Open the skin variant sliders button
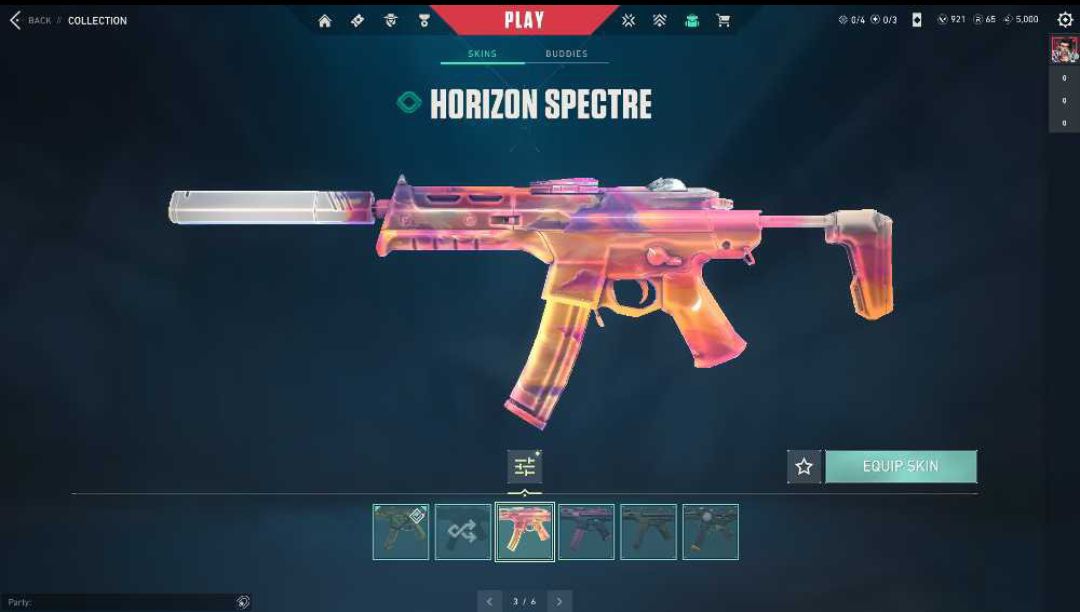Image resolution: width=1080 pixels, height=612 pixels. pos(524,466)
